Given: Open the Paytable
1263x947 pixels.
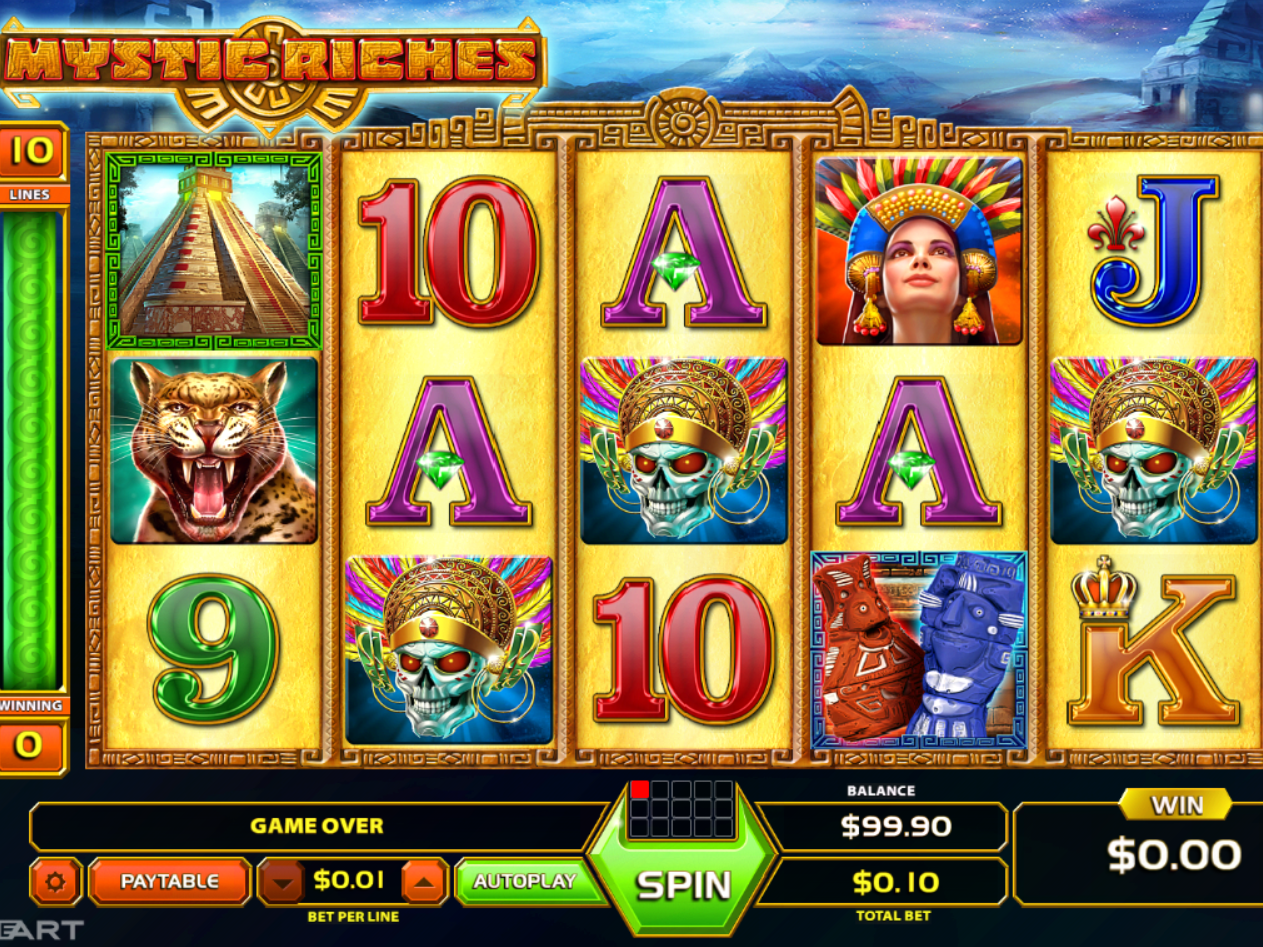Looking at the screenshot, I should click(169, 881).
